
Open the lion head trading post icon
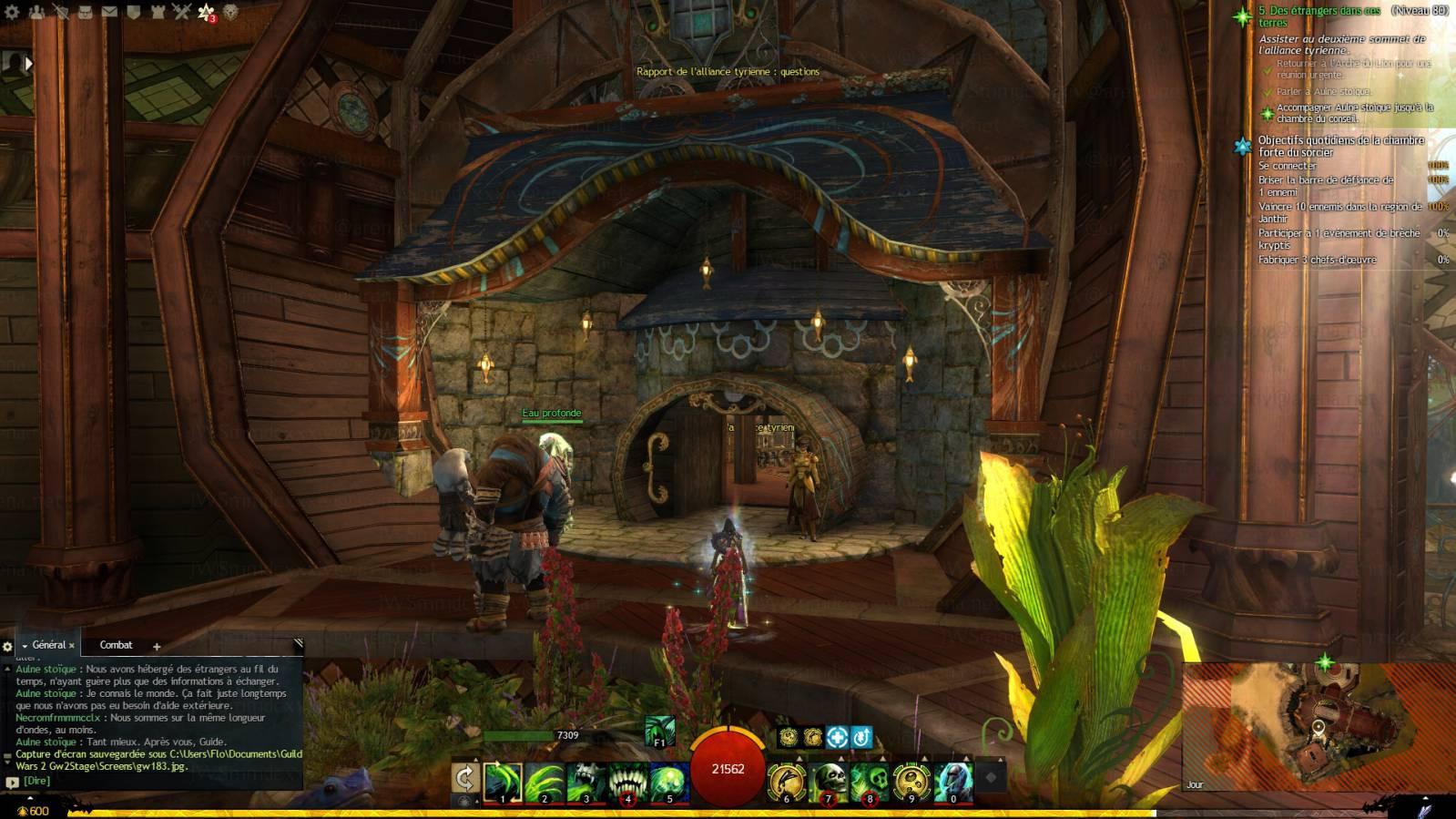pos(231,12)
